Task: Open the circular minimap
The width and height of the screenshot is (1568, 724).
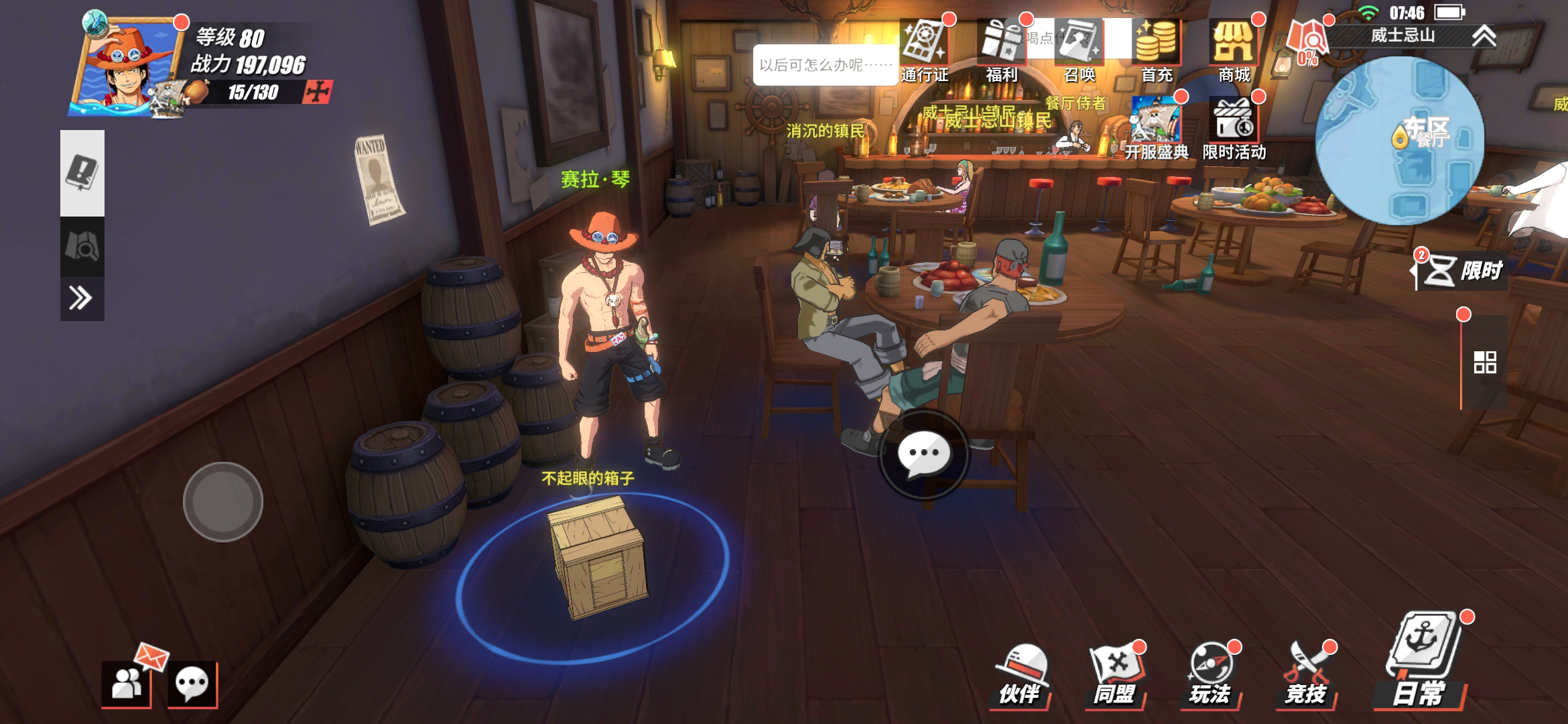Action: click(1399, 141)
